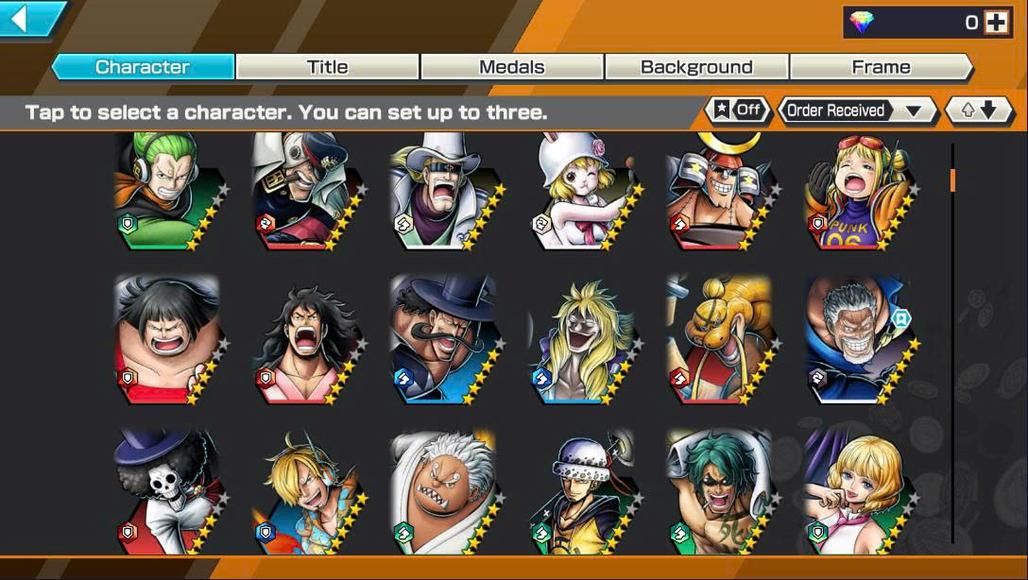This screenshot has width=1028, height=580.
Task: Open the Order Received sort dropdown
Action: tap(857, 110)
